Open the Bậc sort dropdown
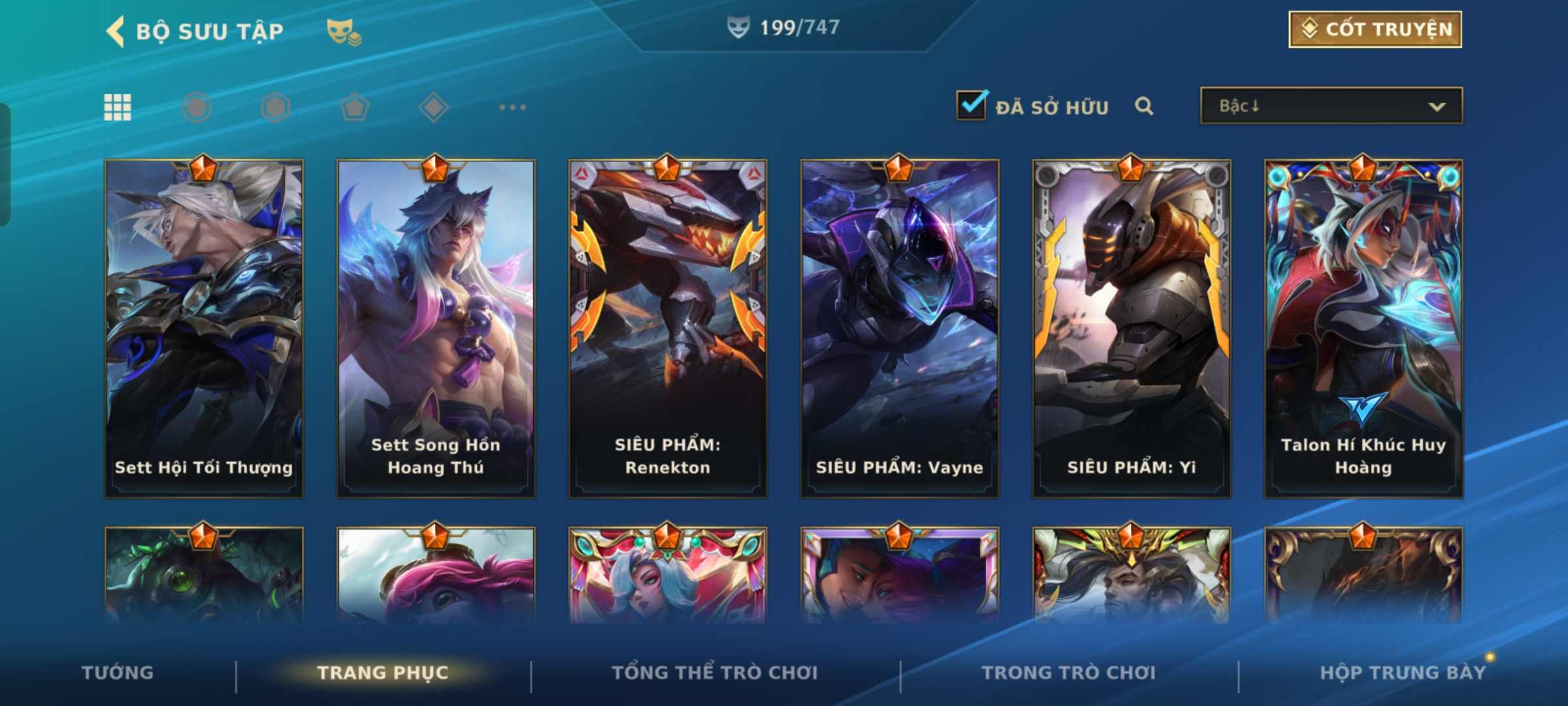1568x706 pixels. pos(1331,106)
